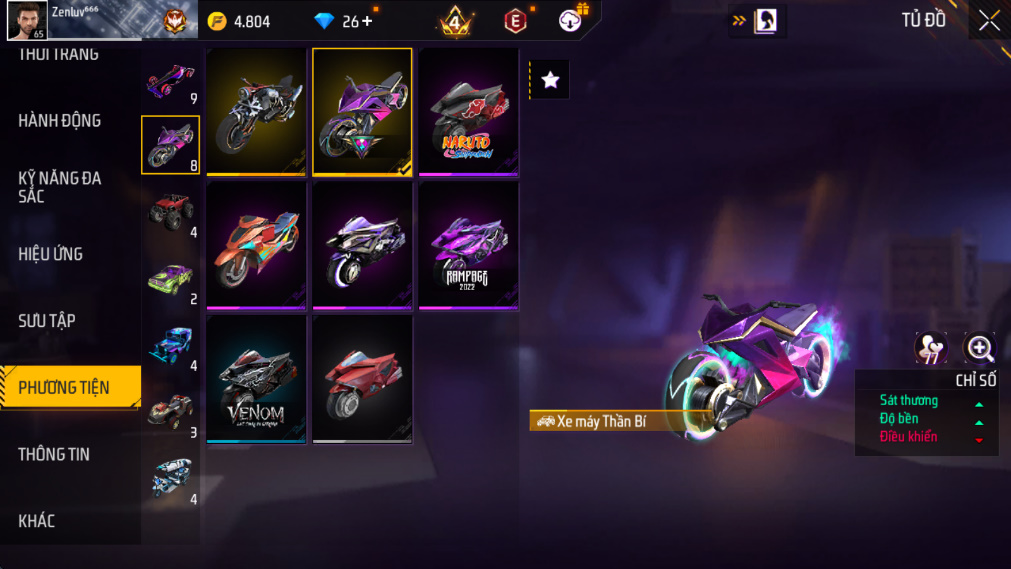This screenshot has width=1011, height=569.
Task: Select the orange and teal motorbike skin
Action: tap(256, 246)
